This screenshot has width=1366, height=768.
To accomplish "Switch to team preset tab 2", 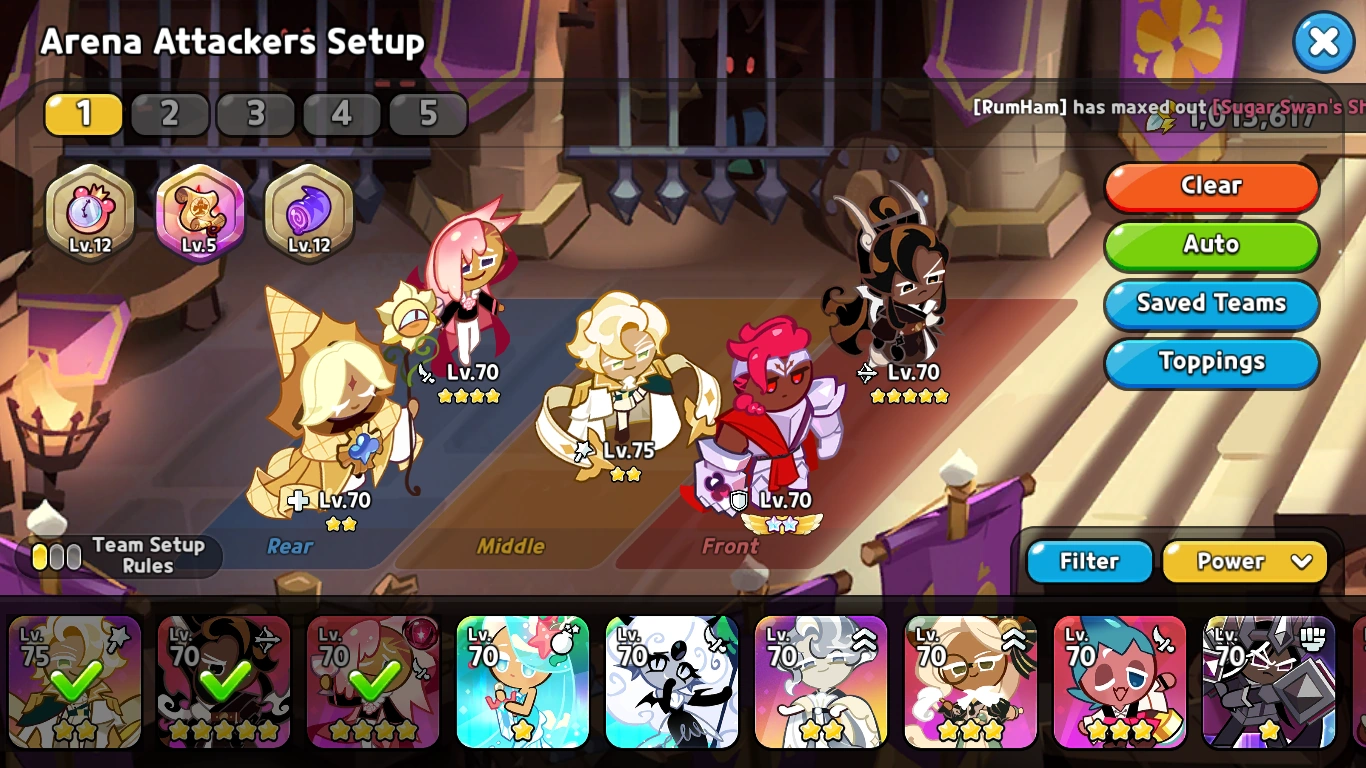I will (x=170, y=114).
